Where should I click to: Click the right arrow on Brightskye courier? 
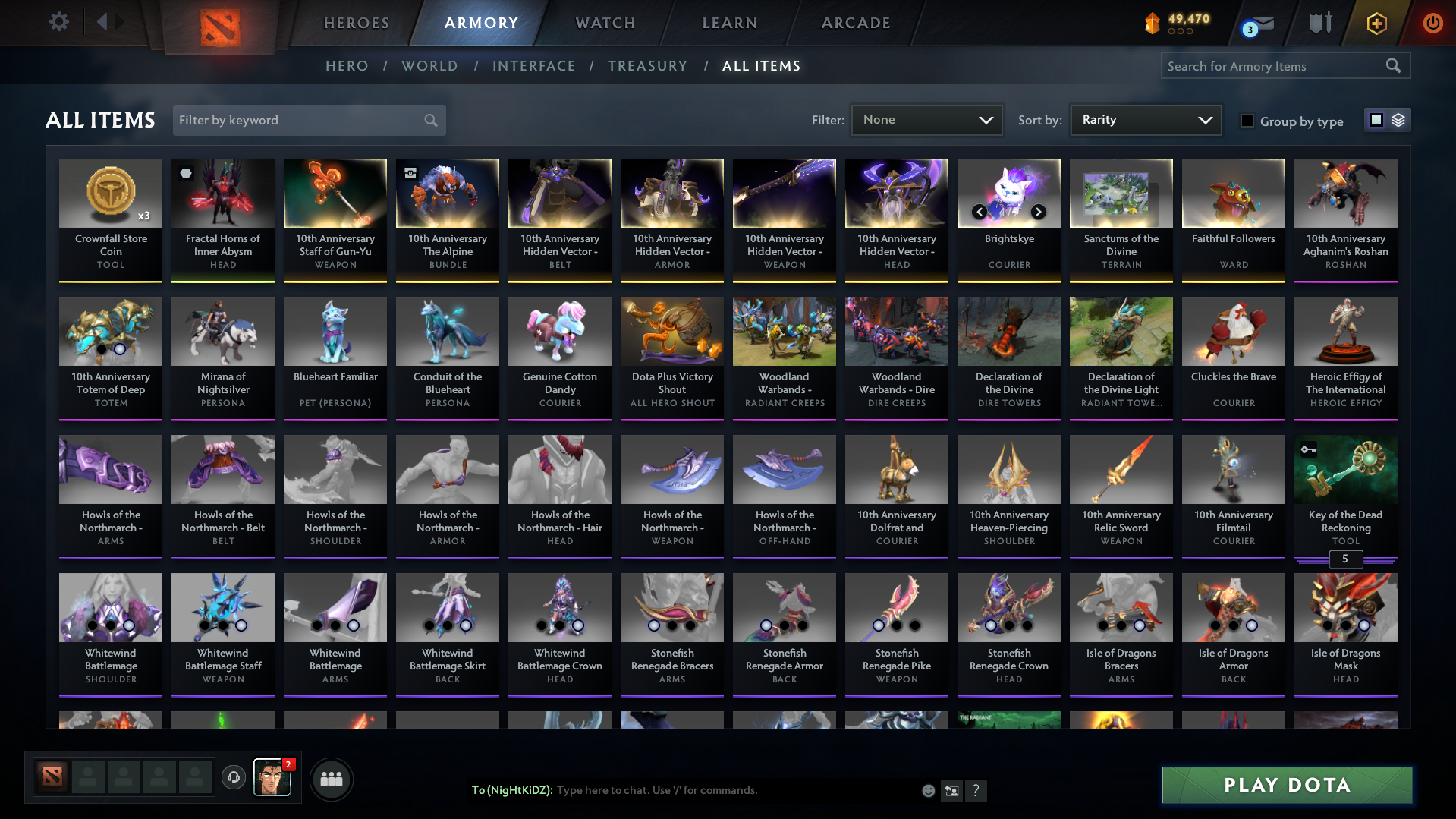coord(1038,213)
